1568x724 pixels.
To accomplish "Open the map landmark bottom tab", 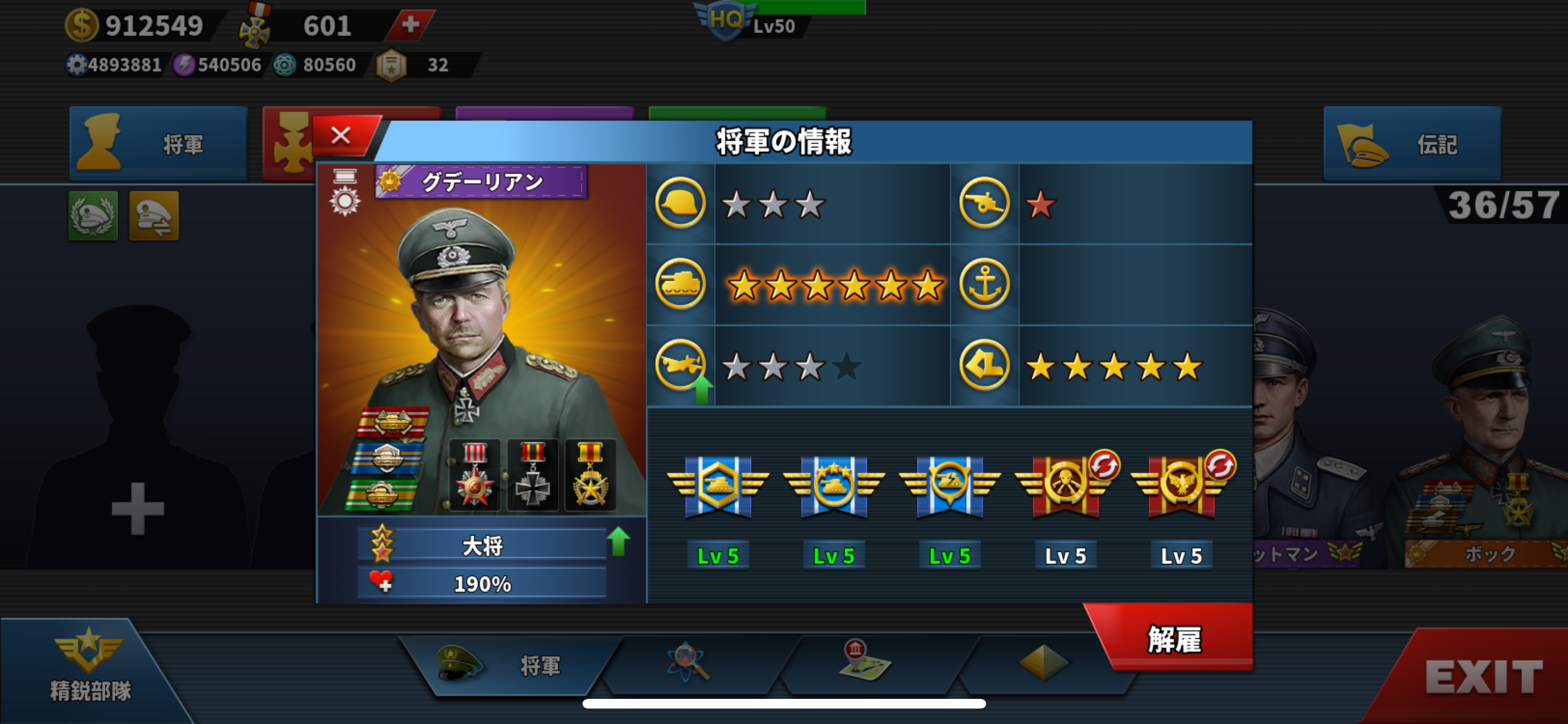I will click(x=864, y=662).
